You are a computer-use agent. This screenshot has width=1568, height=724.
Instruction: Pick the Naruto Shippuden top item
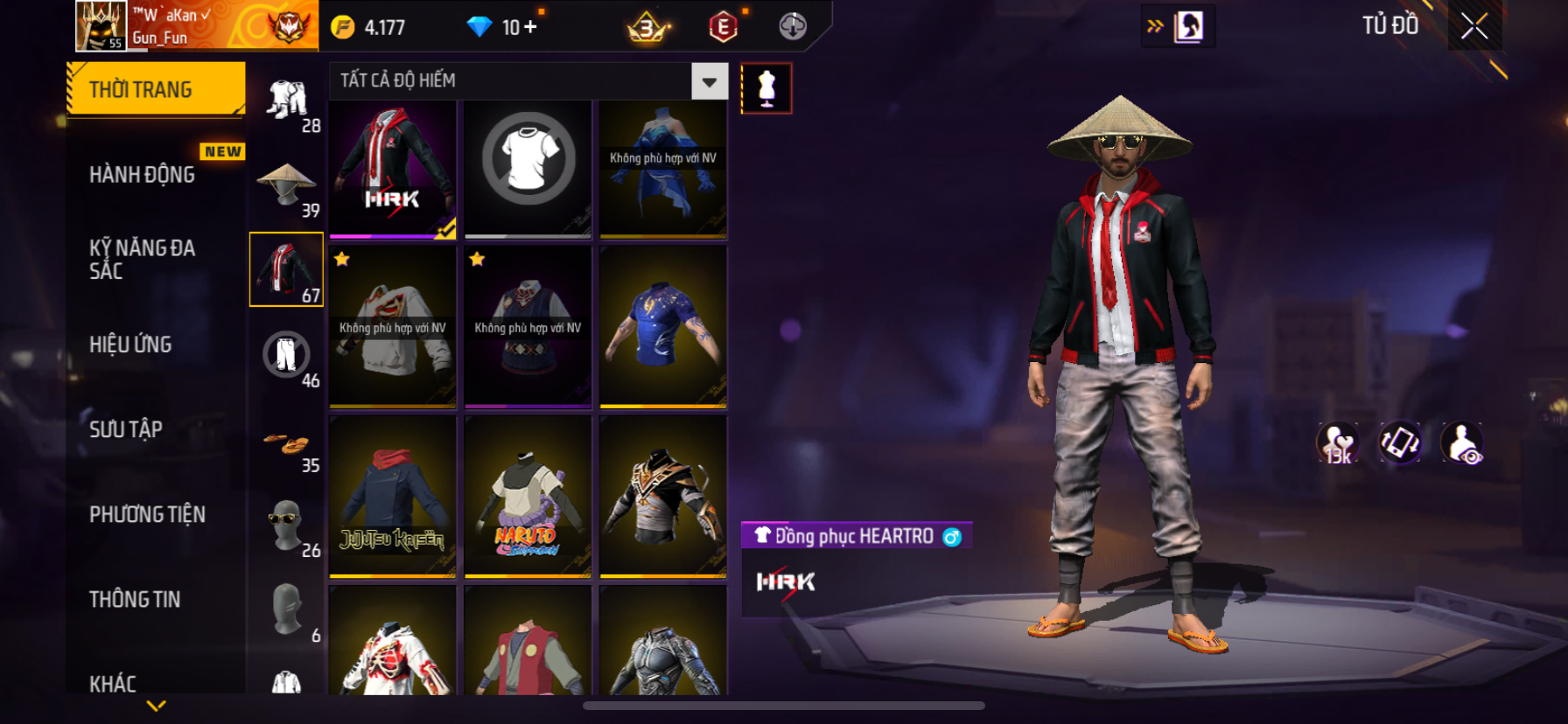[x=528, y=497]
